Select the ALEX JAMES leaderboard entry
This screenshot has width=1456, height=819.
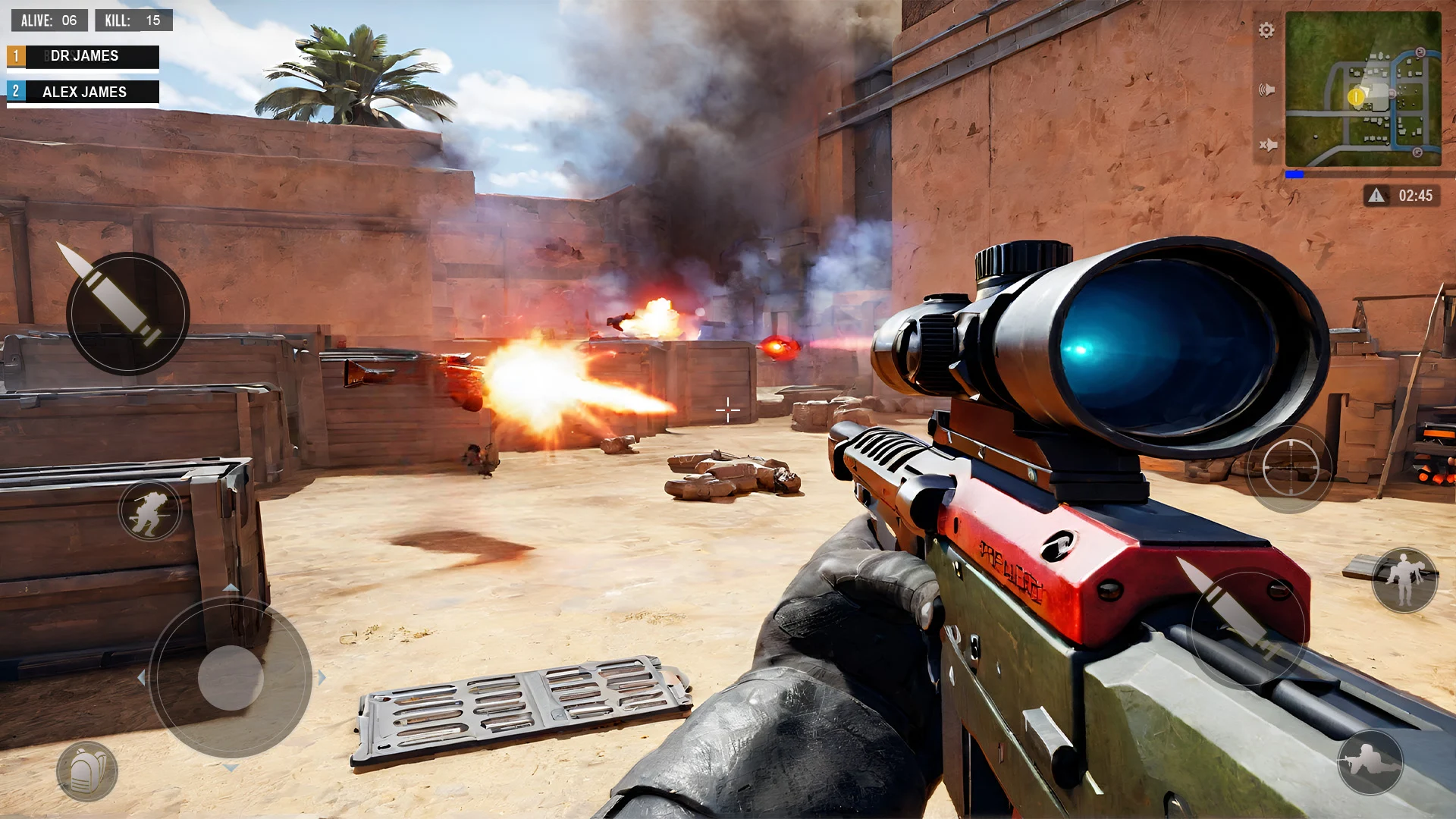point(83,92)
